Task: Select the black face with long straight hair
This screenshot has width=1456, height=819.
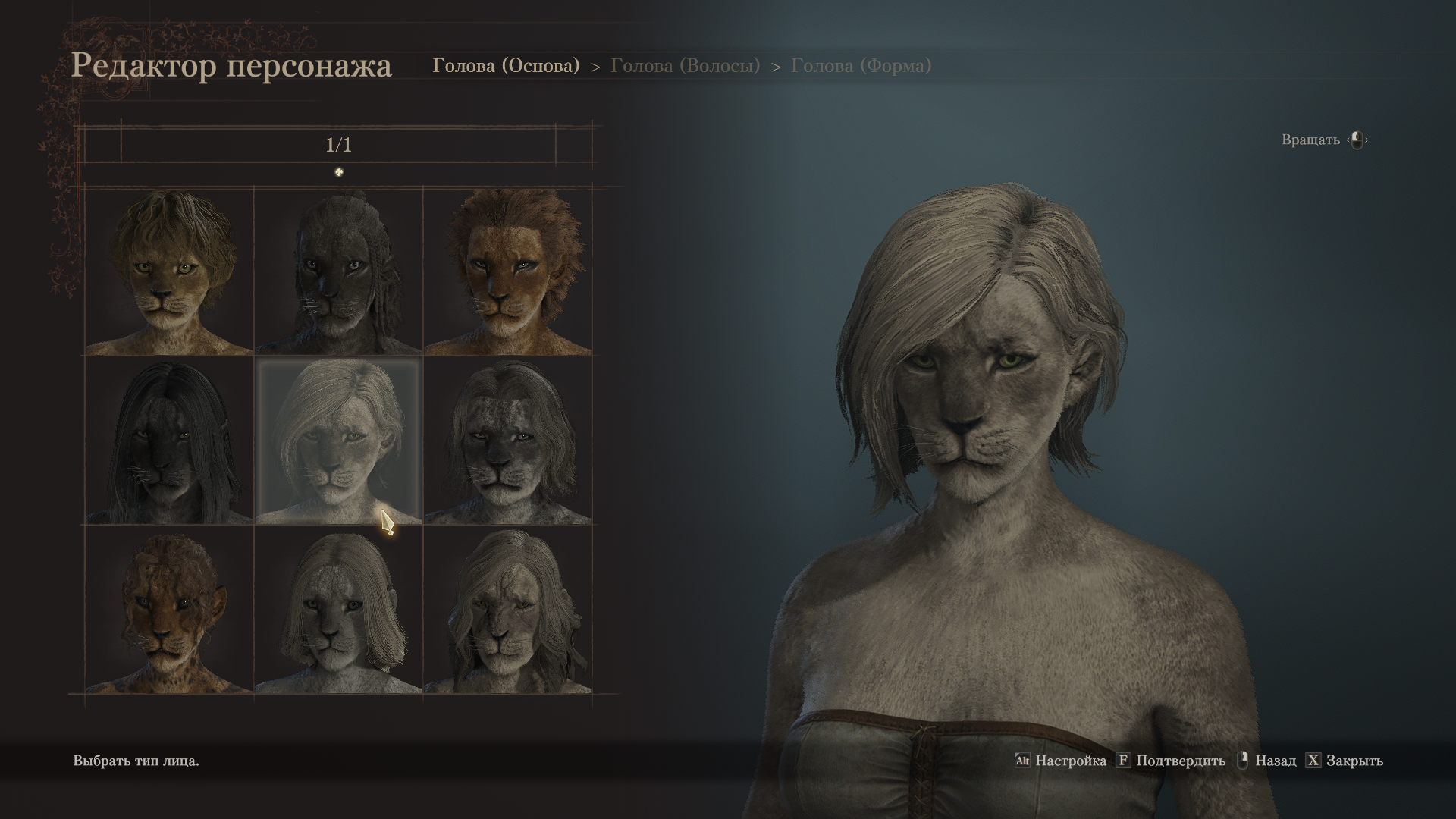Action: pos(168,441)
